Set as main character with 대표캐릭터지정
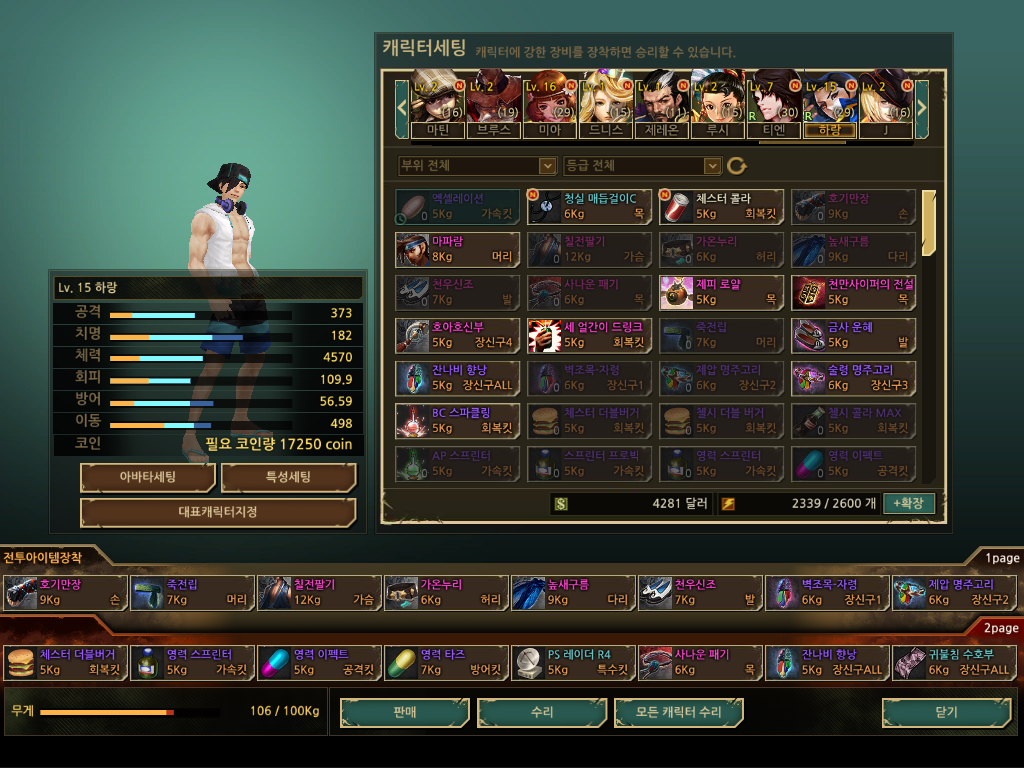1024x768 pixels. [x=218, y=513]
